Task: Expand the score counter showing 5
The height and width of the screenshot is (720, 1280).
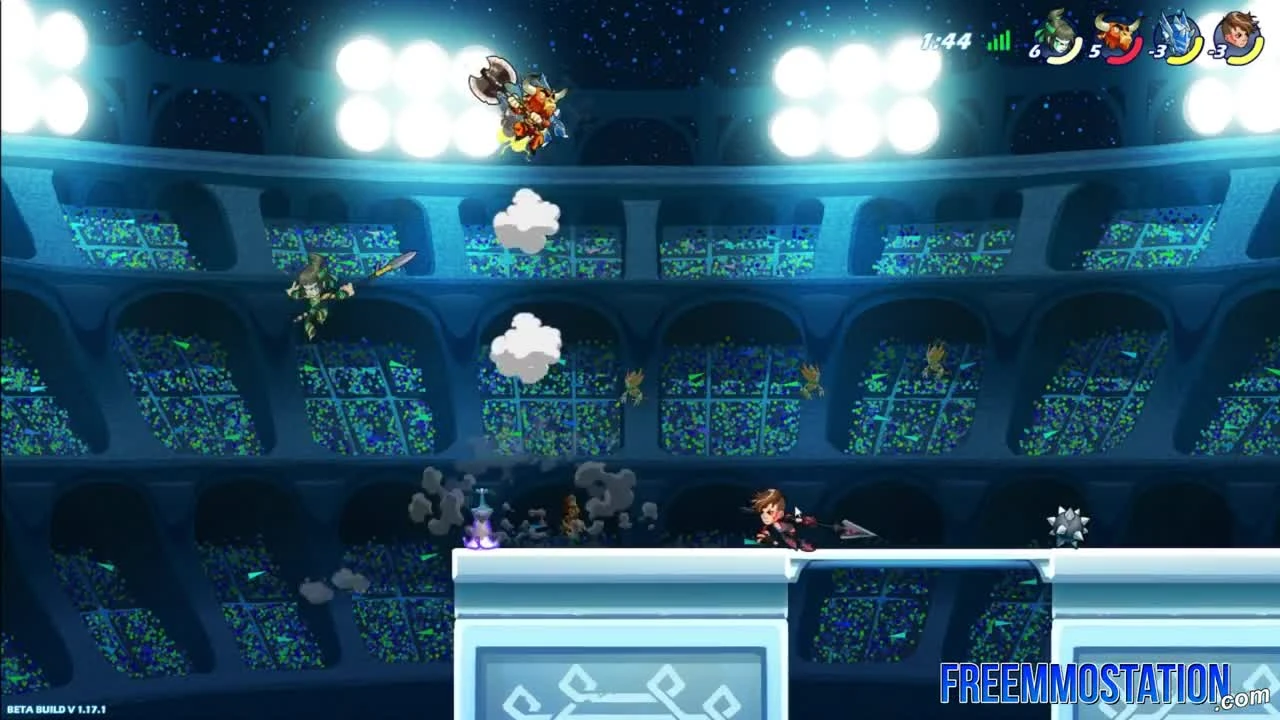Action: point(1094,51)
